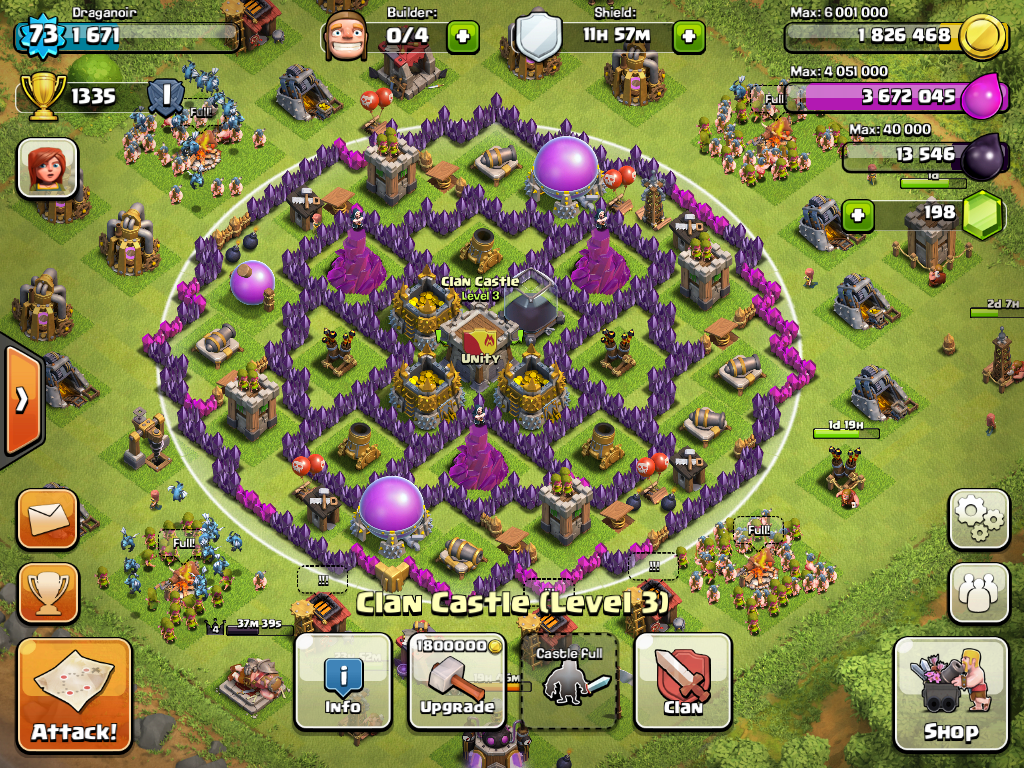Tap the blue level 73 star badge
Image resolution: width=1024 pixels, height=768 pixels.
pyautogui.click(x=42, y=36)
